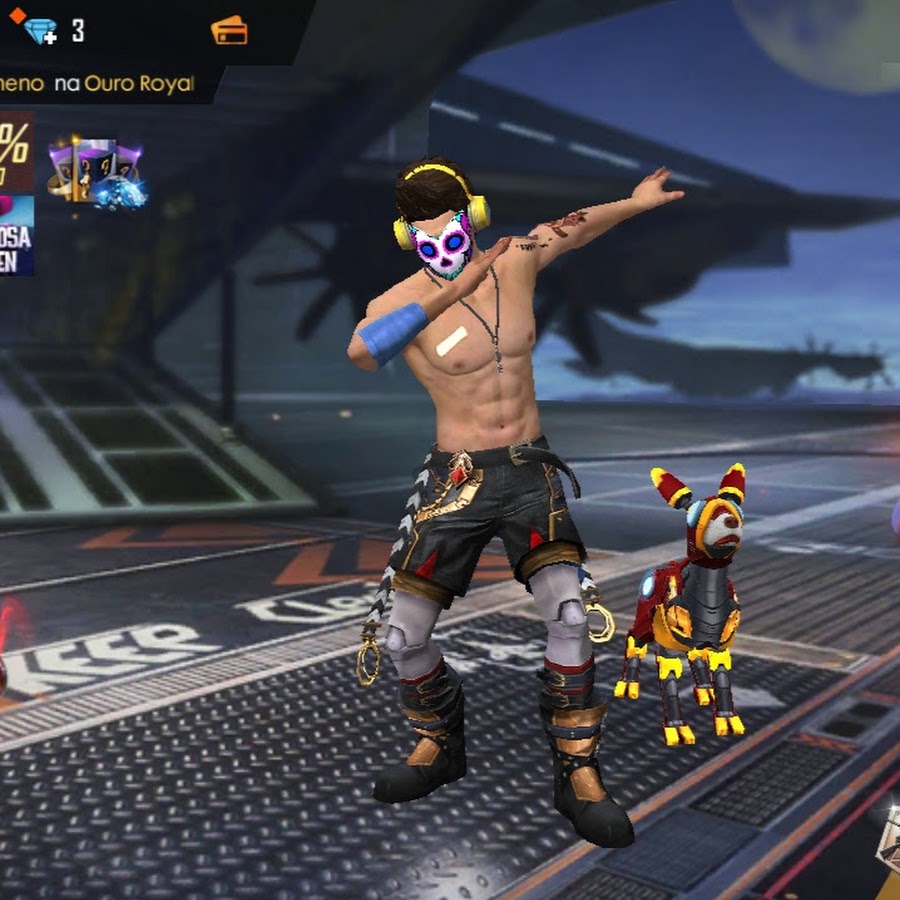
Task: Open the blue event banner with pink art
Action: pos(15,235)
